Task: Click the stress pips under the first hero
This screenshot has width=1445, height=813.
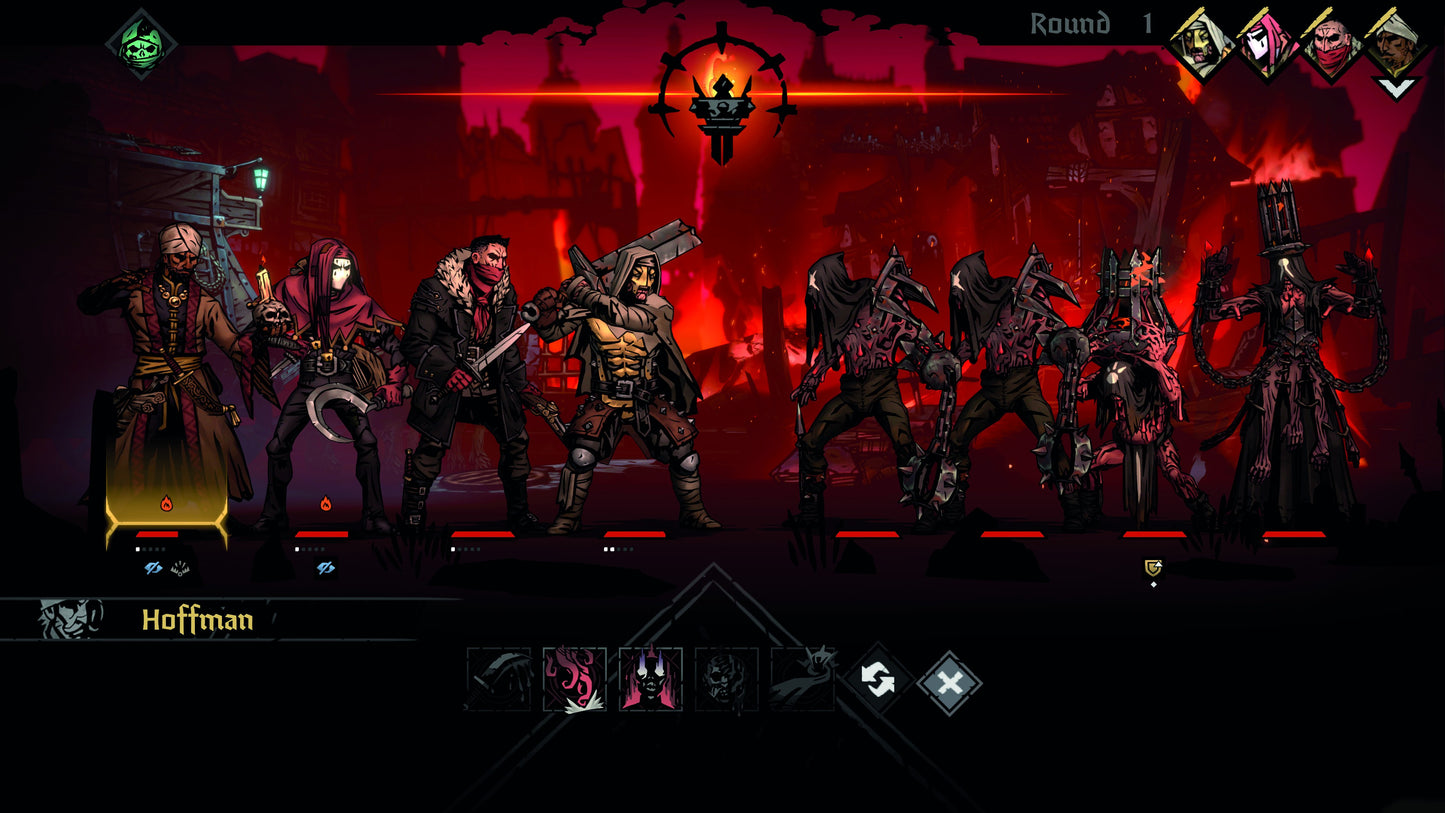Action: 148,549
